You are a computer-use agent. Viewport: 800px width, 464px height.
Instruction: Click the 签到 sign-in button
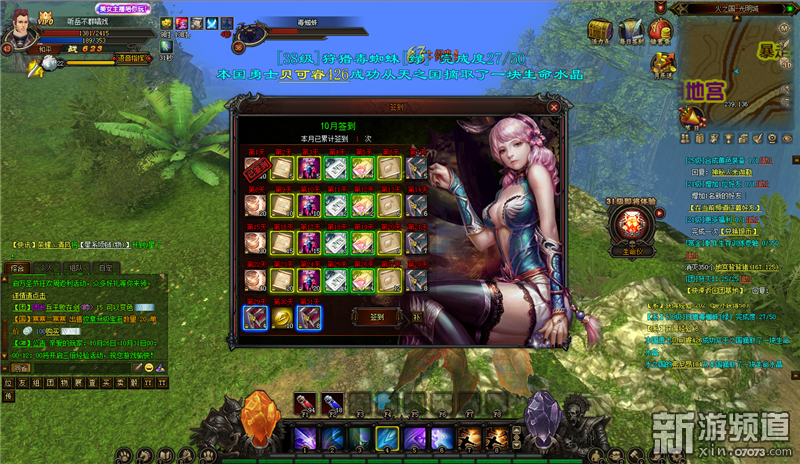[x=377, y=316]
